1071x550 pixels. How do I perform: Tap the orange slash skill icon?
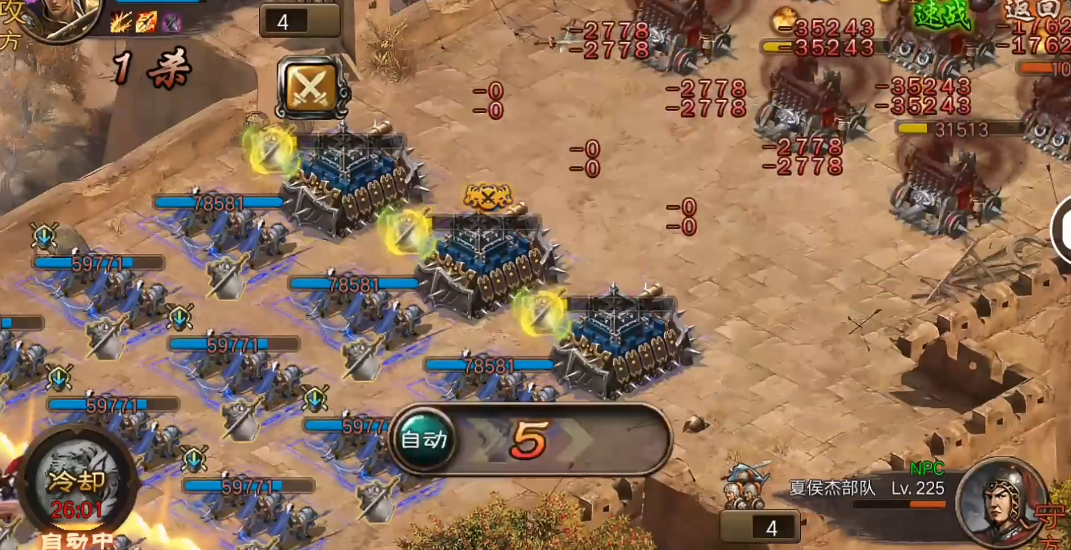[147, 21]
